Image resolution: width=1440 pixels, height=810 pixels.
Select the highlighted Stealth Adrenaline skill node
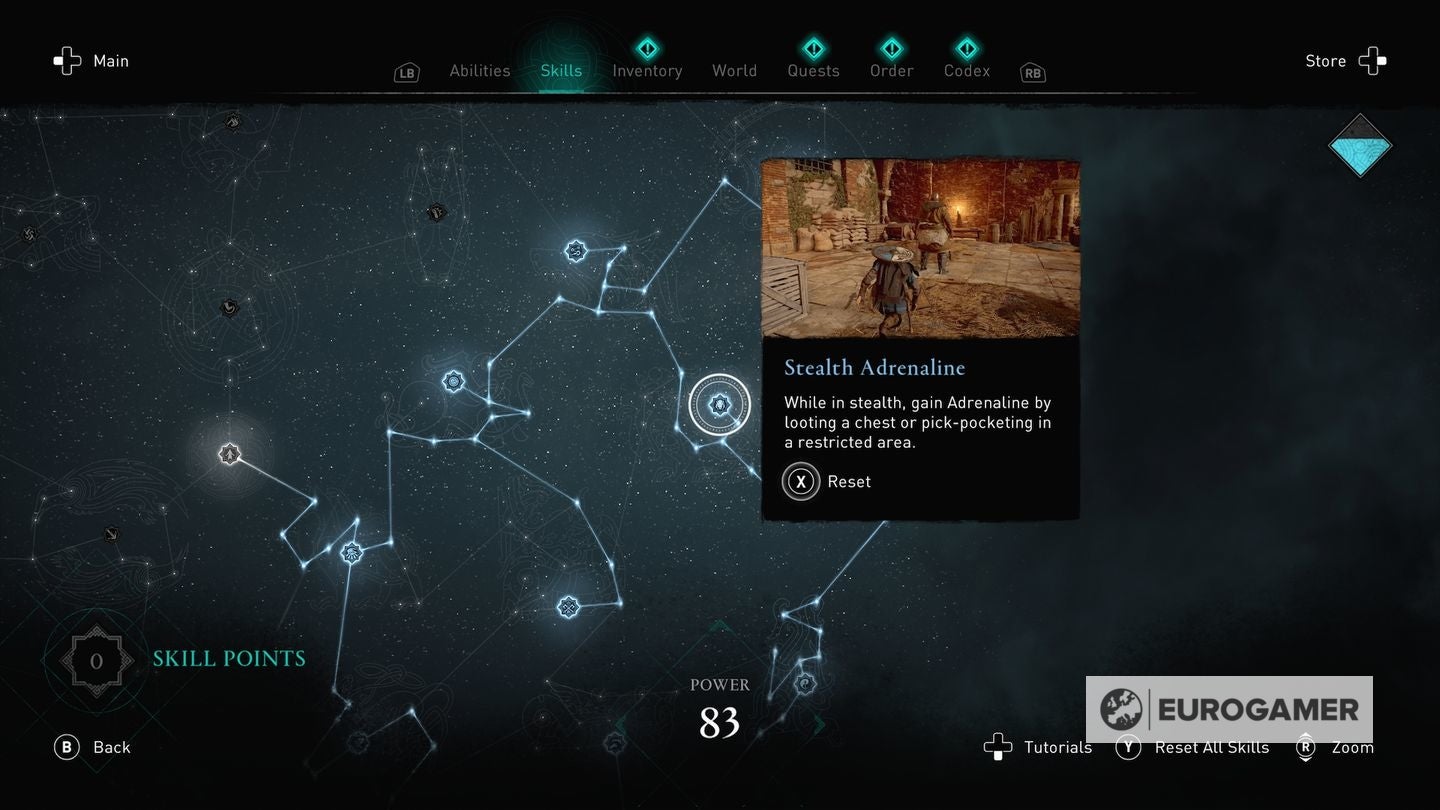(718, 403)
